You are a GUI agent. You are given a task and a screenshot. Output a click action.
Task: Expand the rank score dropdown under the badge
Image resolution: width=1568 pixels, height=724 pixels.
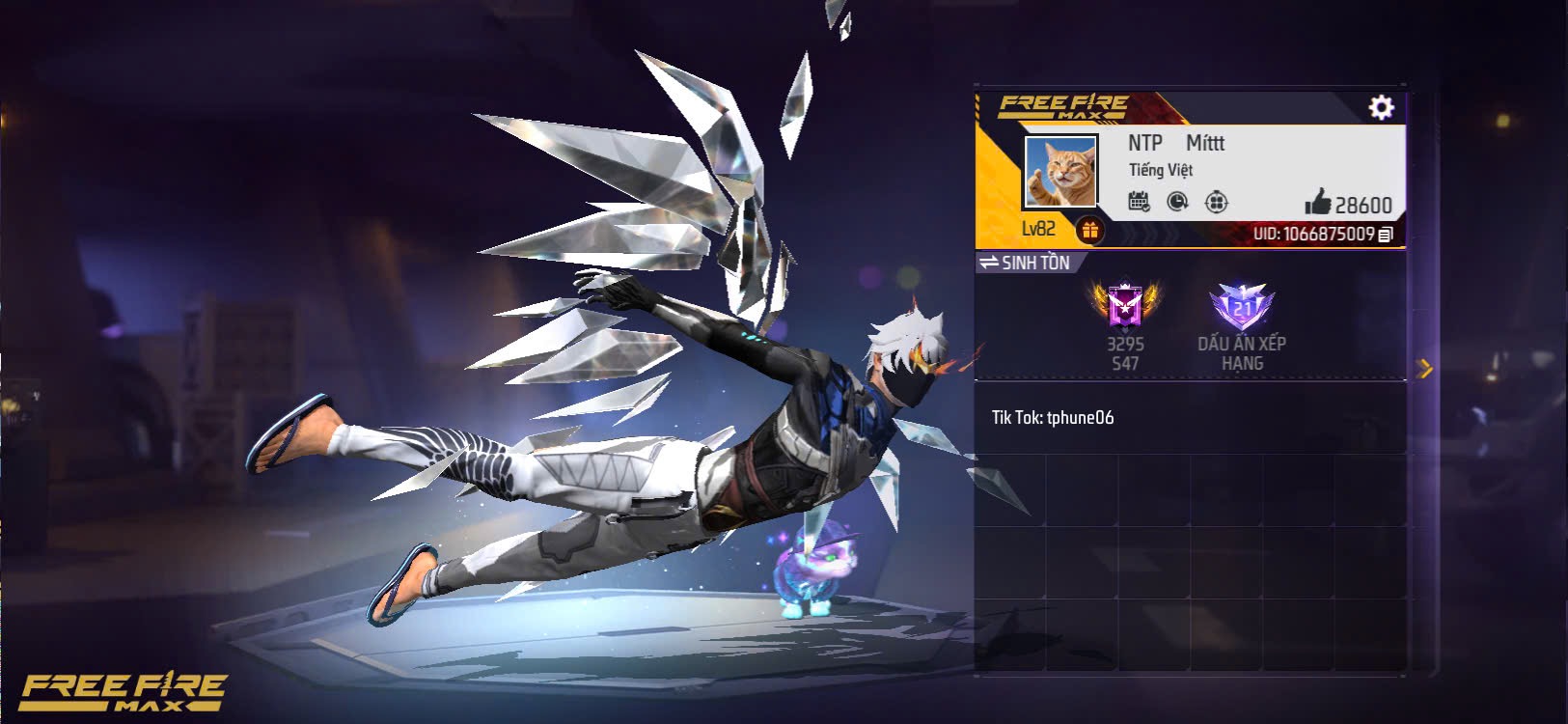[x=1126, y=355]
